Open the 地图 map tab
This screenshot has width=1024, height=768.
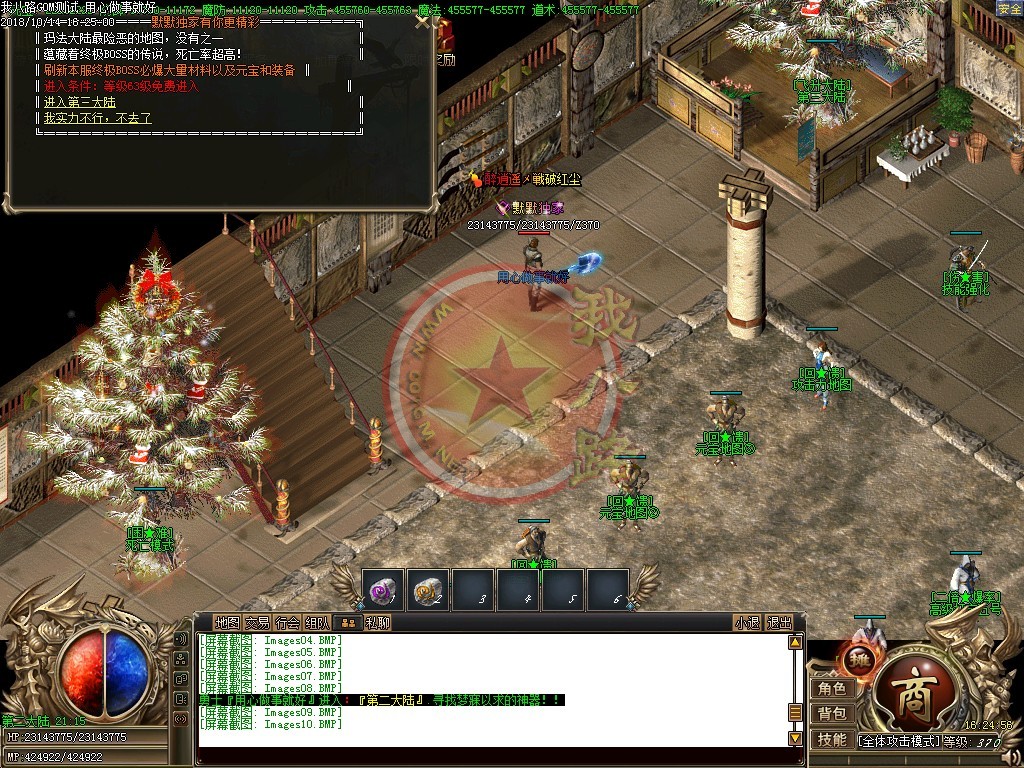[228, 622]
